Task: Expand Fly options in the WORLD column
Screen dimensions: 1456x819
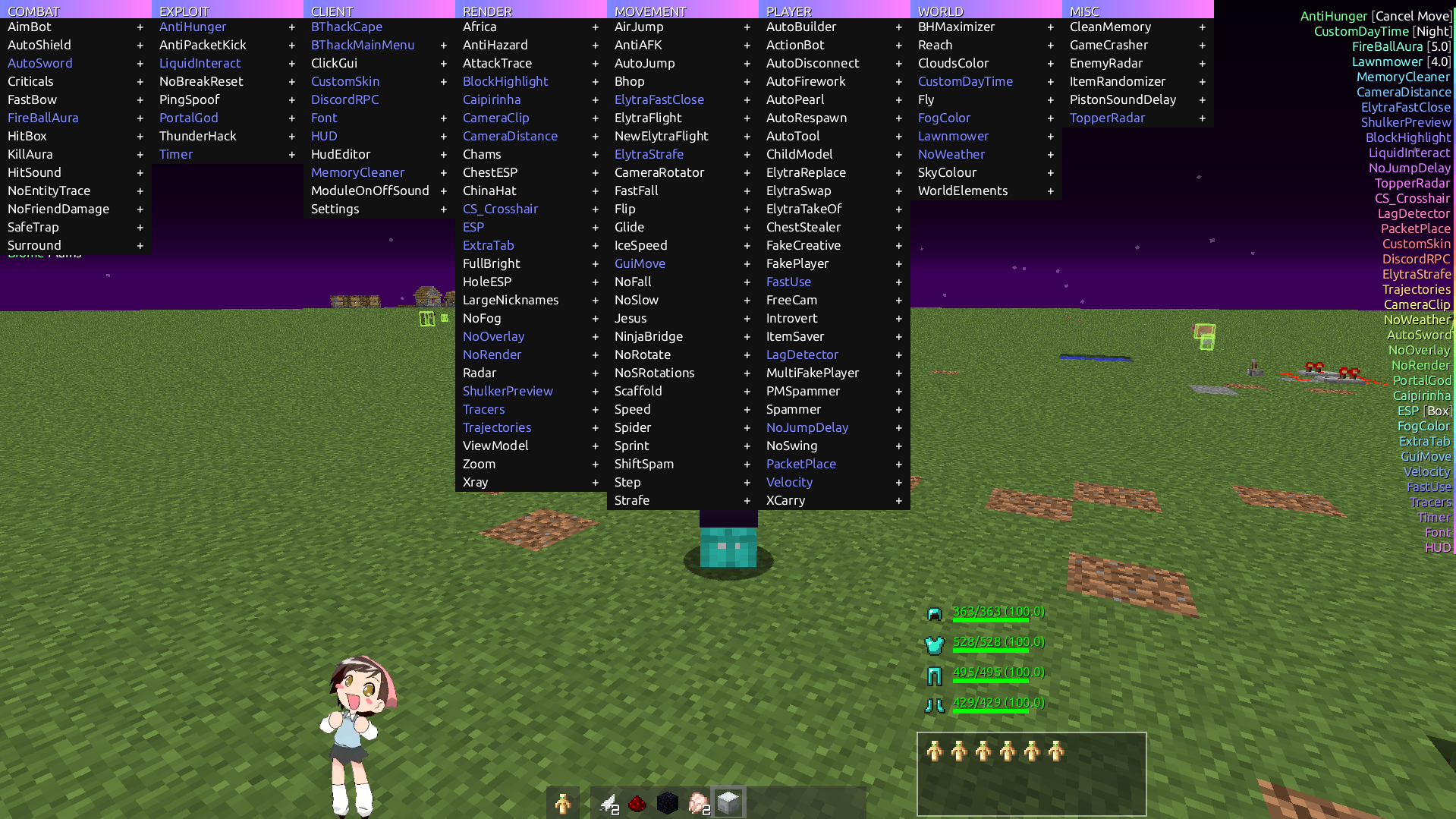Action: [x=1050, y=99]
